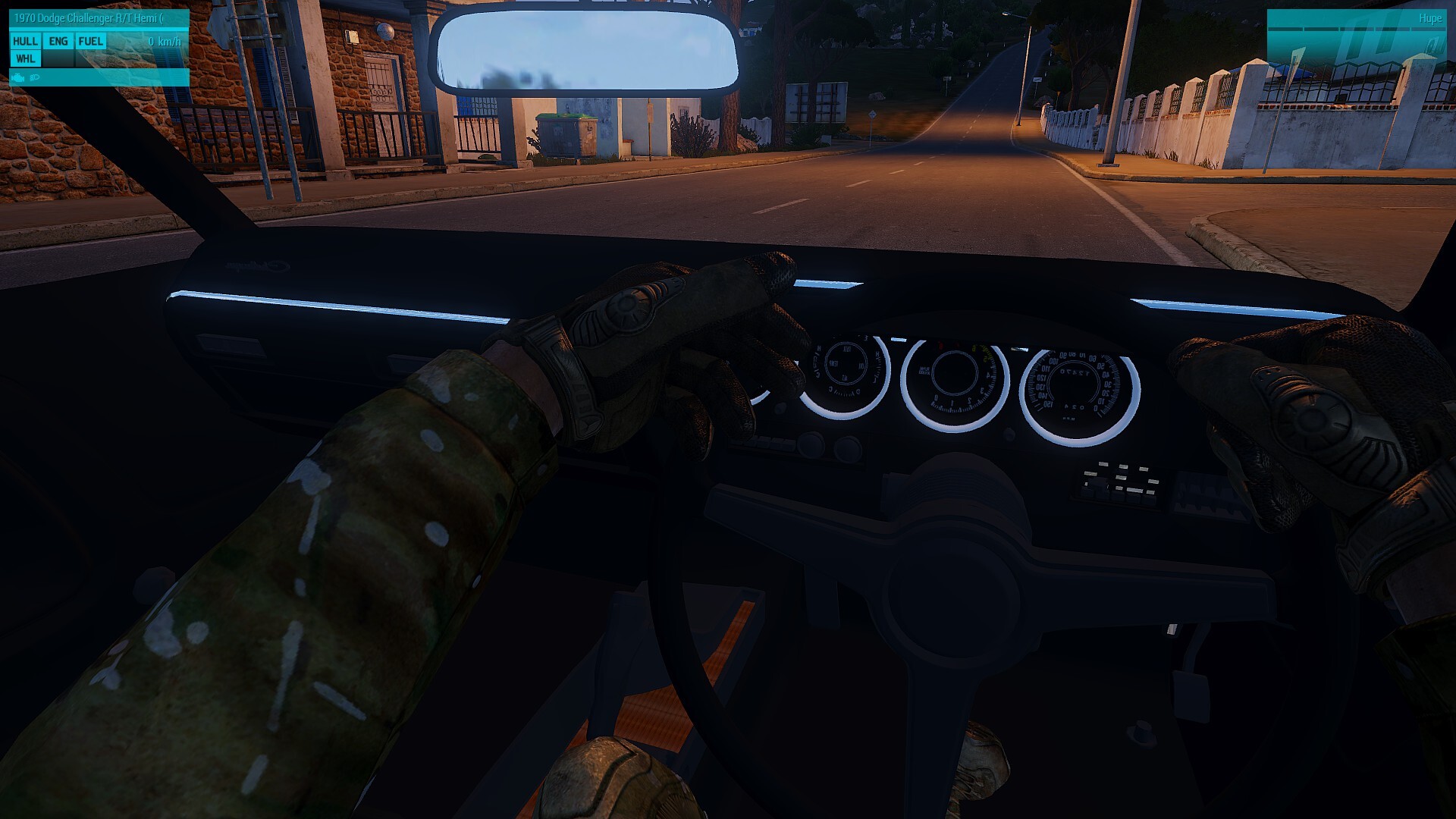Toggle the headlights icon in vehicle panel
1456x819 pixels.
click(34, 77)
